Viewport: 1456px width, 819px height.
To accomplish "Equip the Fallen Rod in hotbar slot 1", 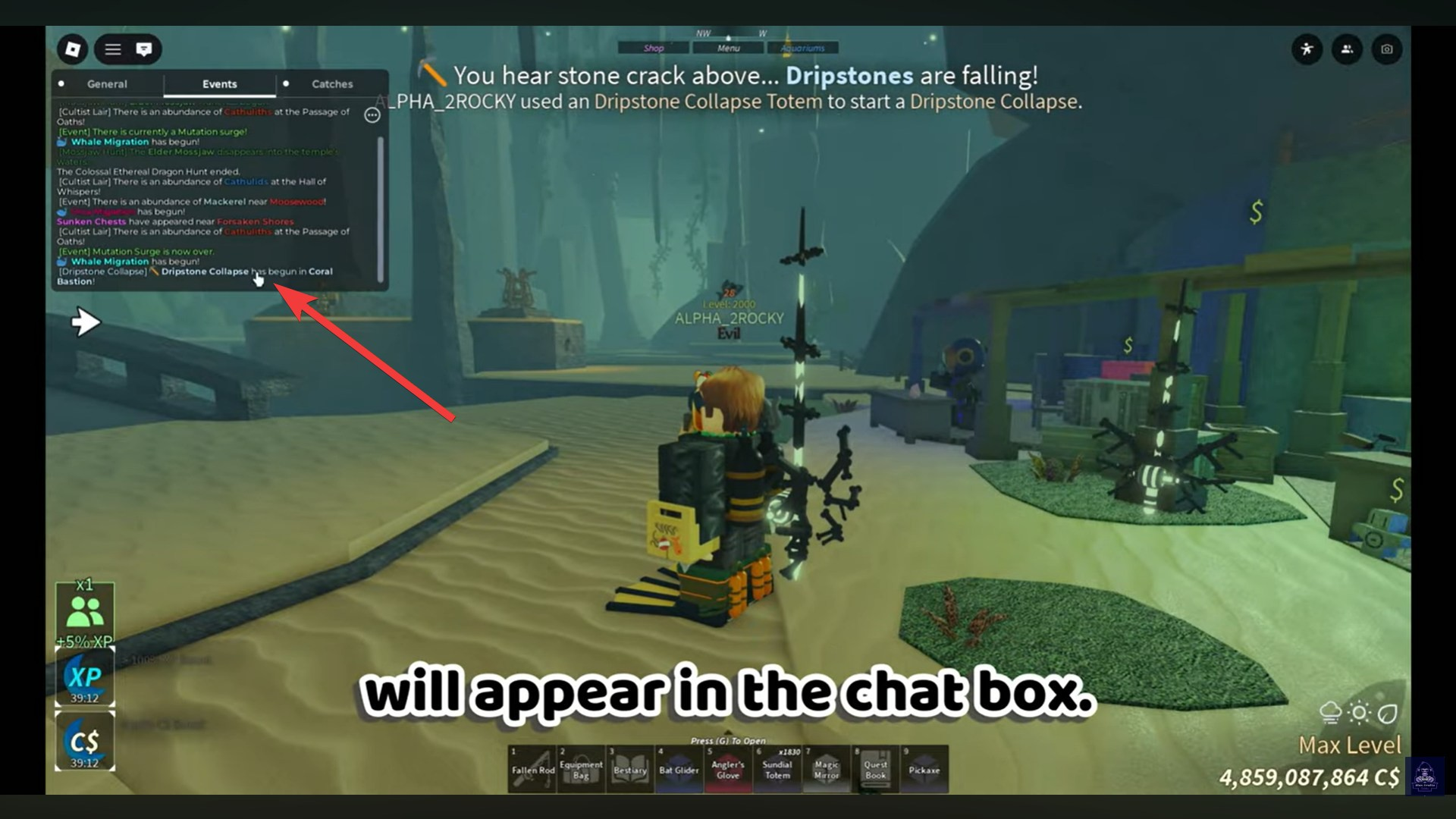I will point(532,768).
